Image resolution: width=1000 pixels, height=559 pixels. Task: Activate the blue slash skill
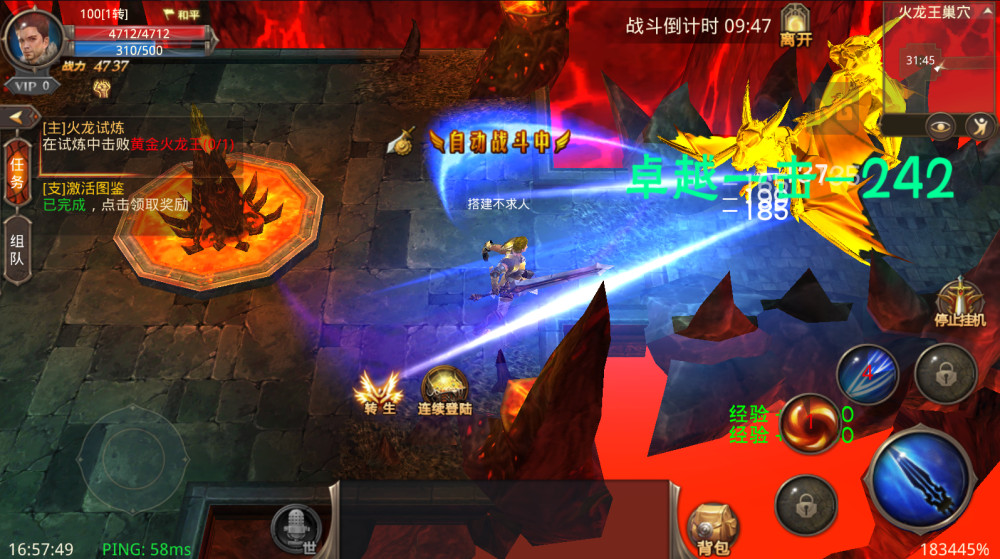tap(866, 373)
